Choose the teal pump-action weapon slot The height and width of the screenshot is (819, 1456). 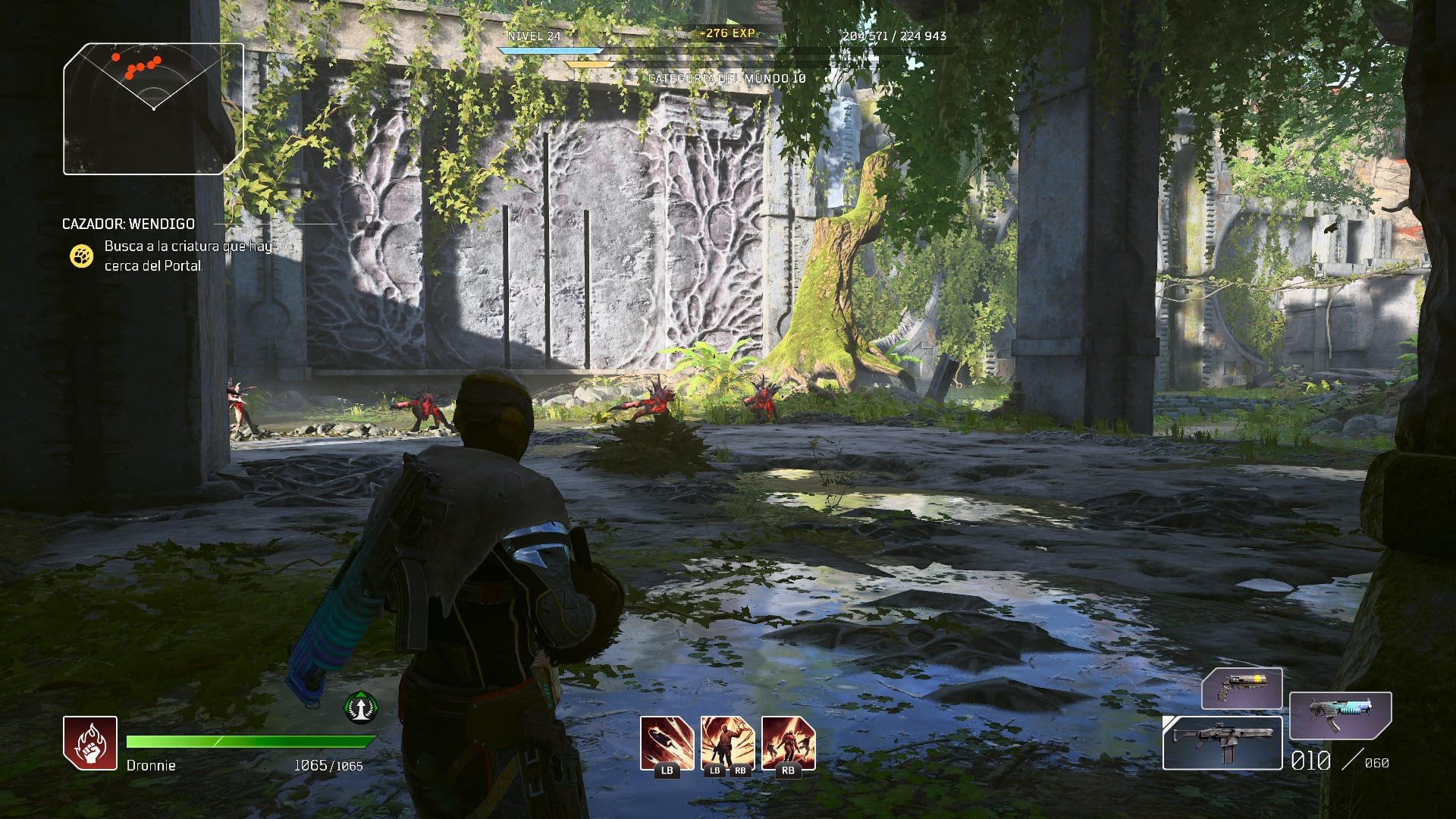click(1340, 717)
